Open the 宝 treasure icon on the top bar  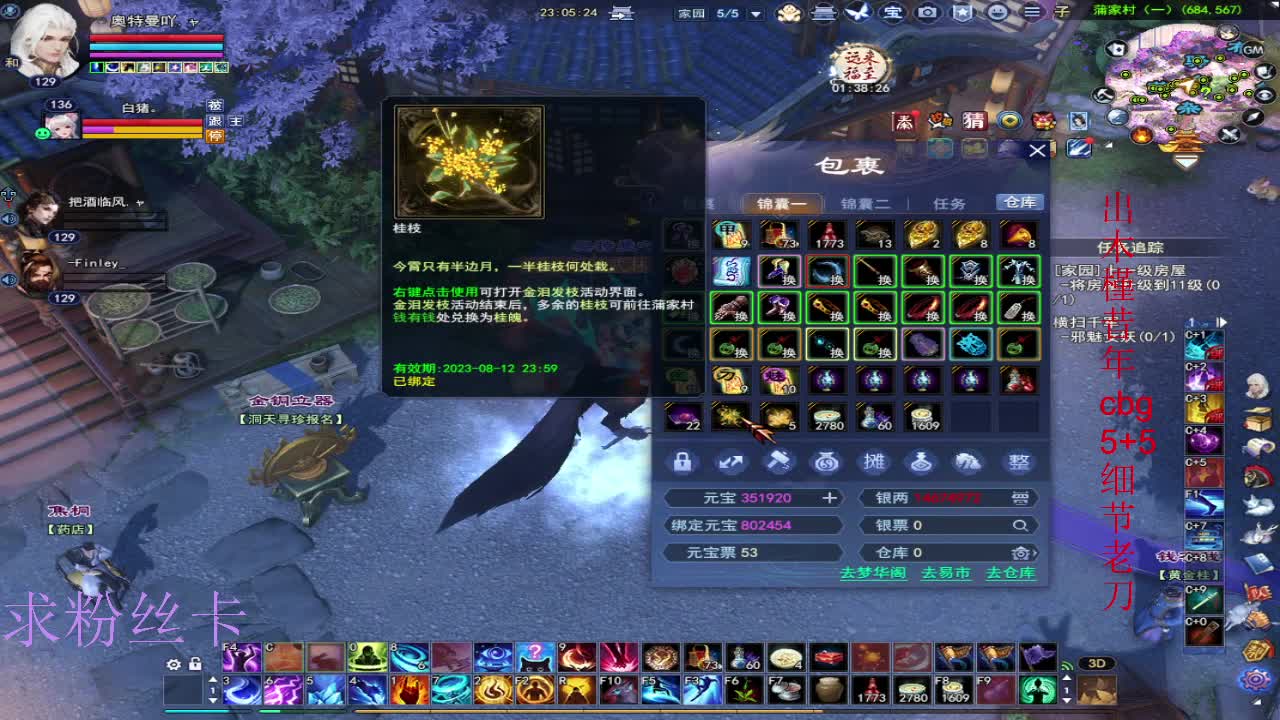tap(892, 13)
